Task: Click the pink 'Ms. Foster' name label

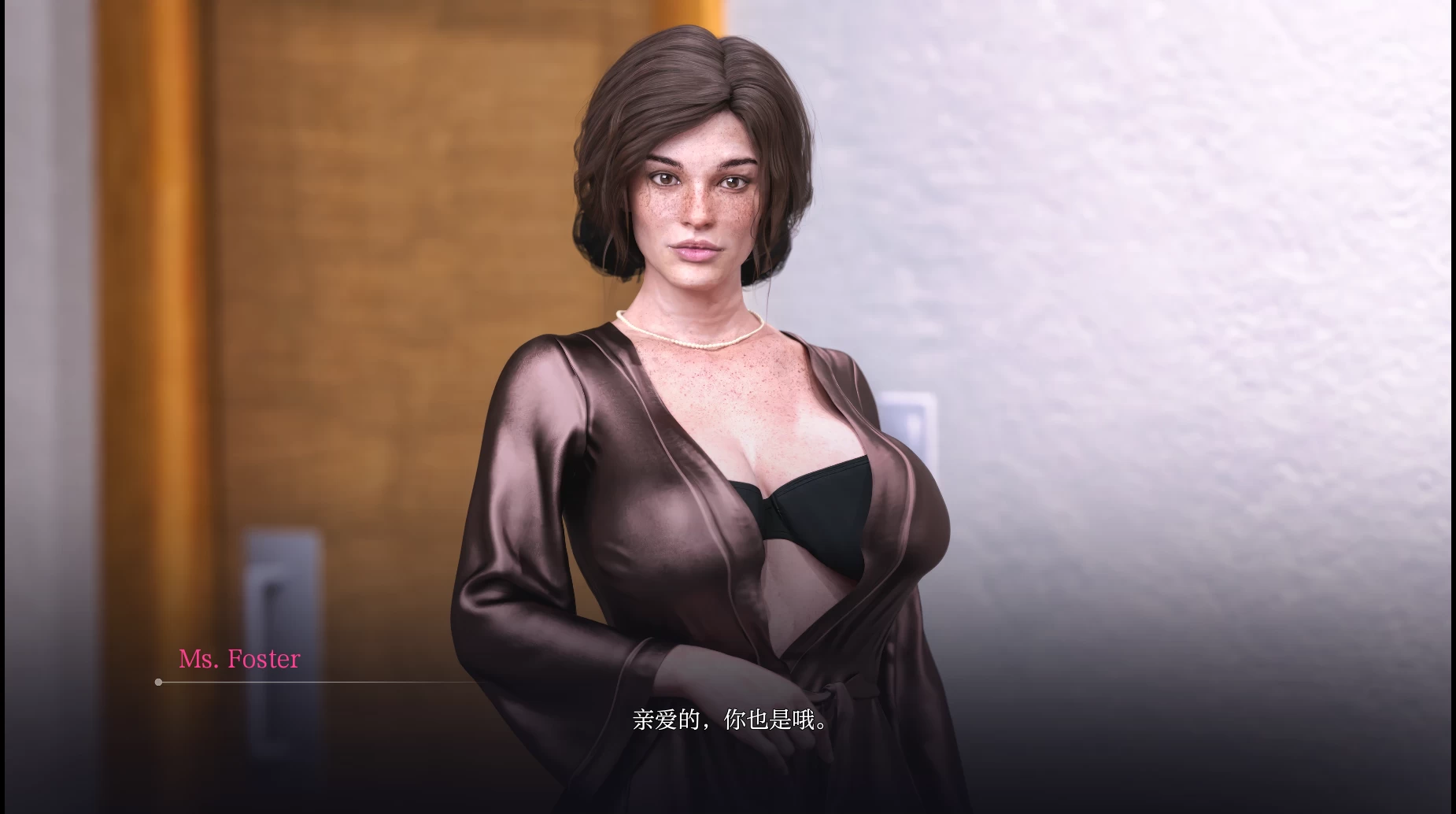Action: point(238,660)
